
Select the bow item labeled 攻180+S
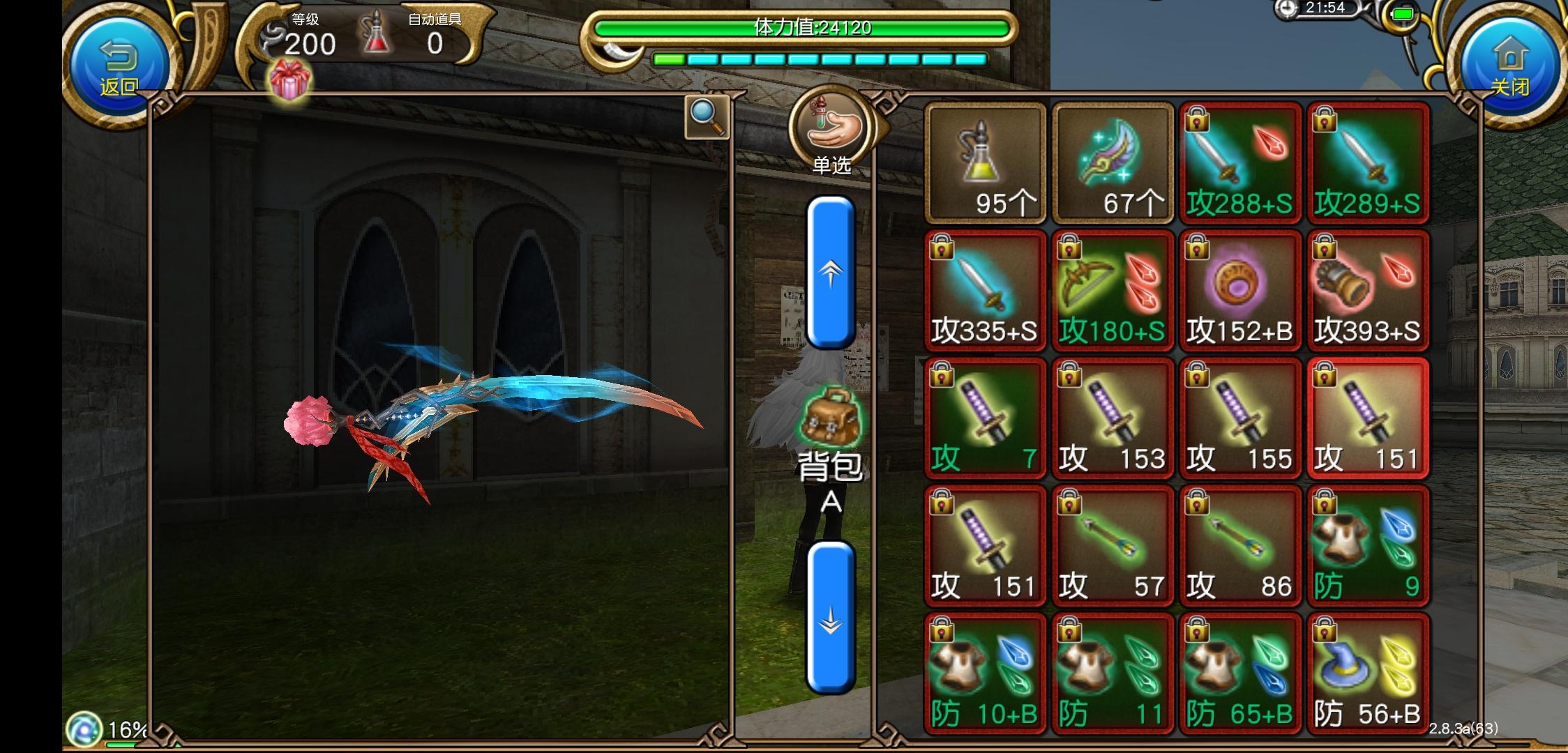coord(1113,289)
